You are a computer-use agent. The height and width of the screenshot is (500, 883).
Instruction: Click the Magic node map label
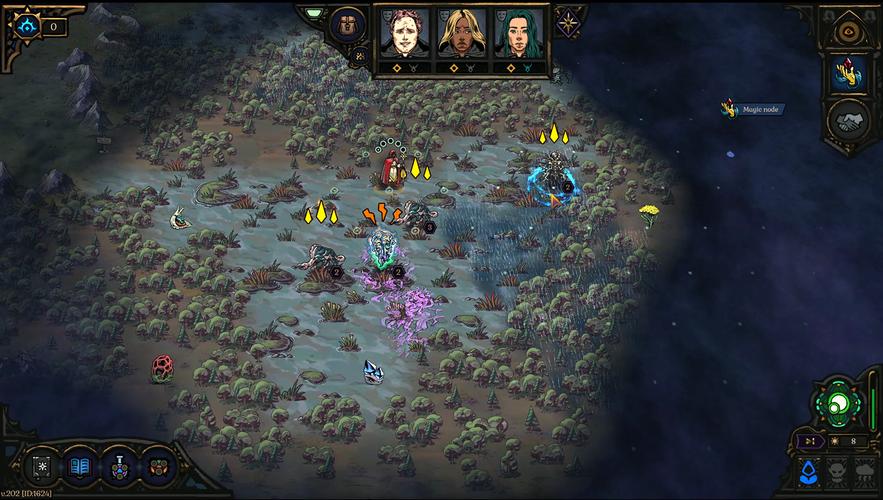click(x=762, y=110)
